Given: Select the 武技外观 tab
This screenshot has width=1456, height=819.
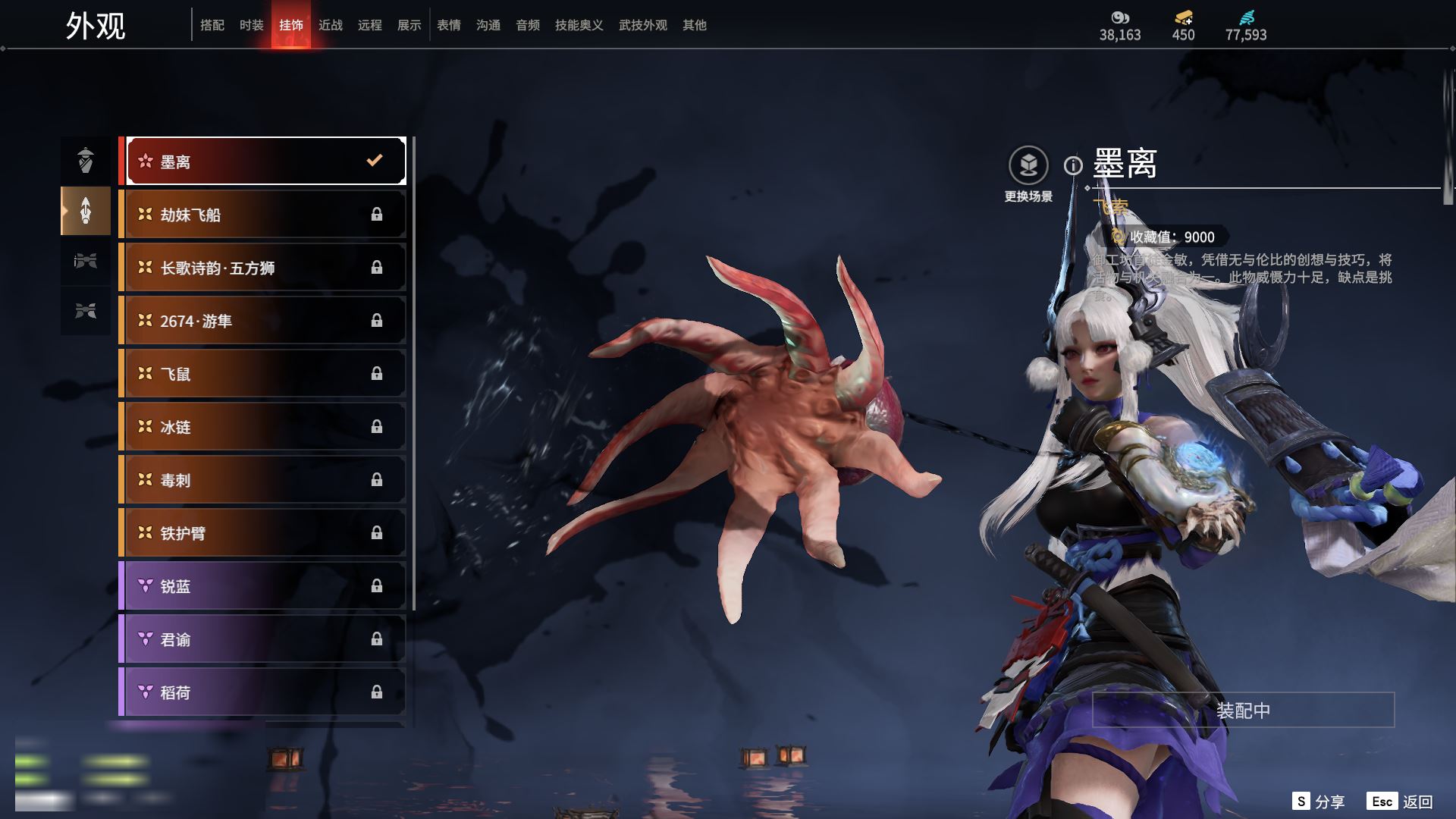Looking at the screenshot, I should 643,26.
